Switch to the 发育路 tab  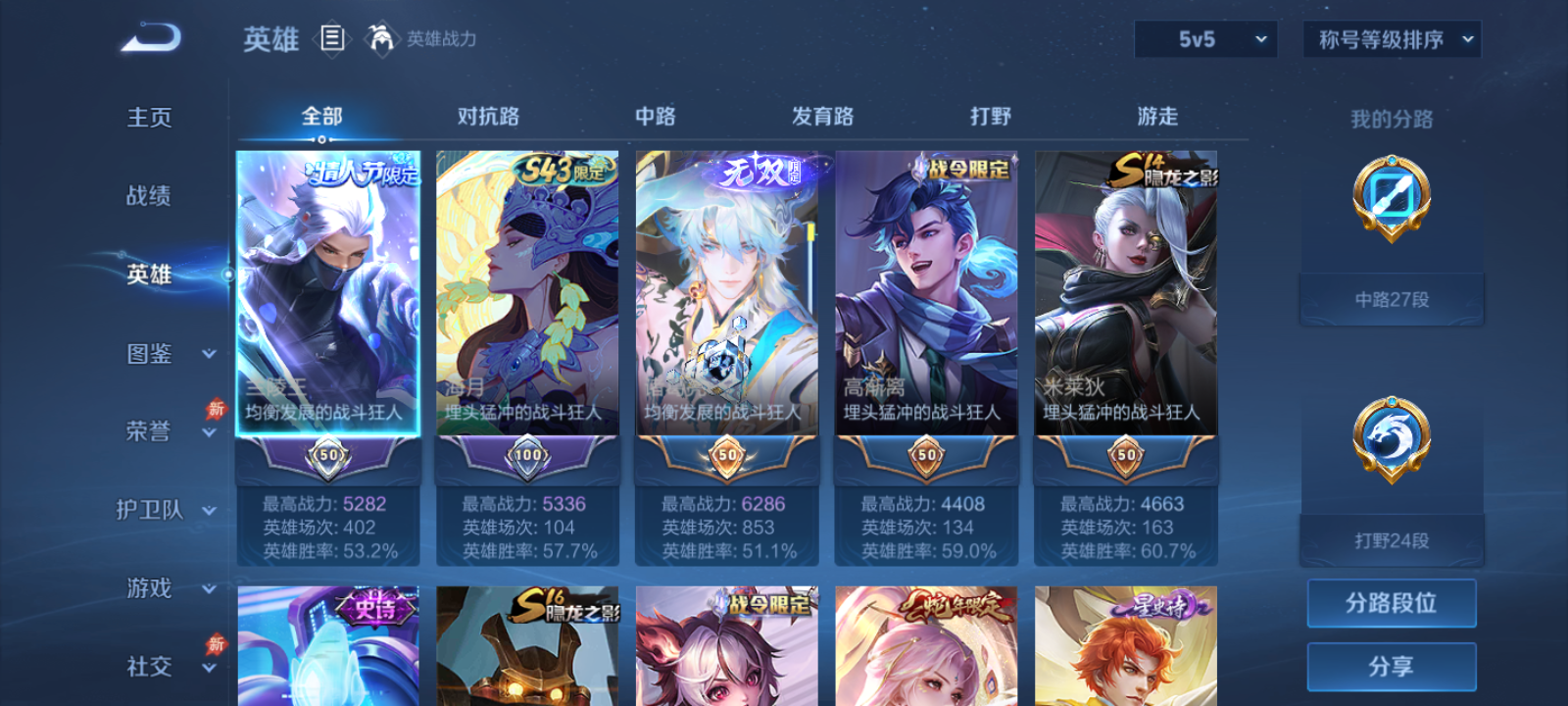pyautogui.click(x=821, y=116)
